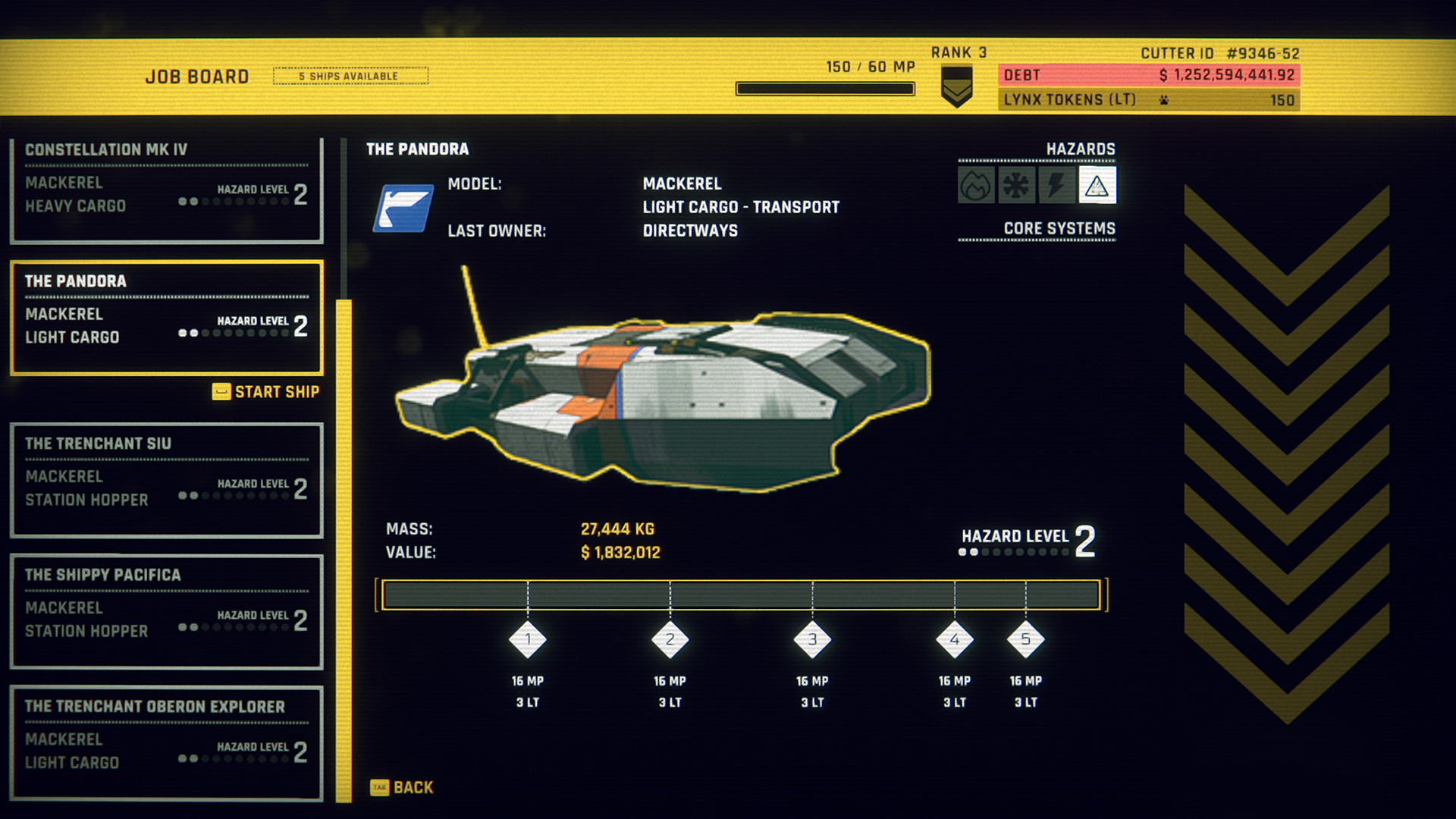The width and height of the screenshot is (1456, 819).
Task: Click salvage milestone marker 5
Action: coord(1025,641)
